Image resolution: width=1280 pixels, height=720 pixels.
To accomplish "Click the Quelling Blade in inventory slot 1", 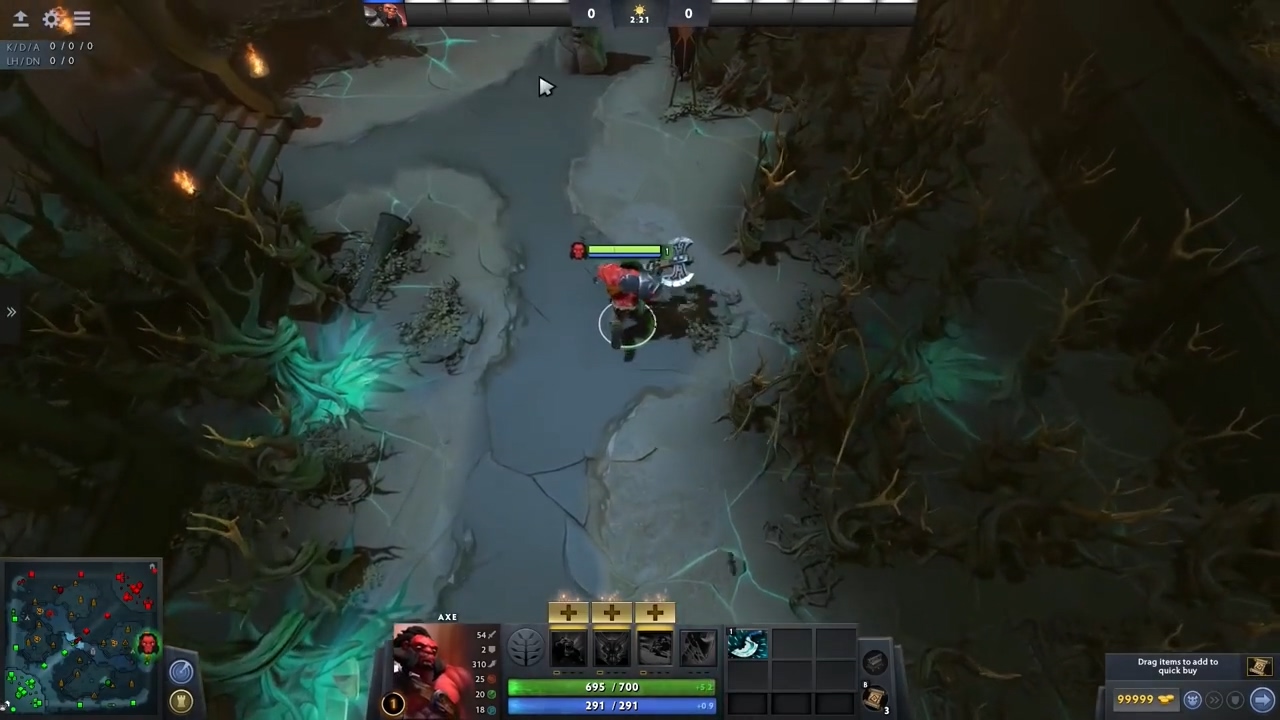I will [746, 646].
